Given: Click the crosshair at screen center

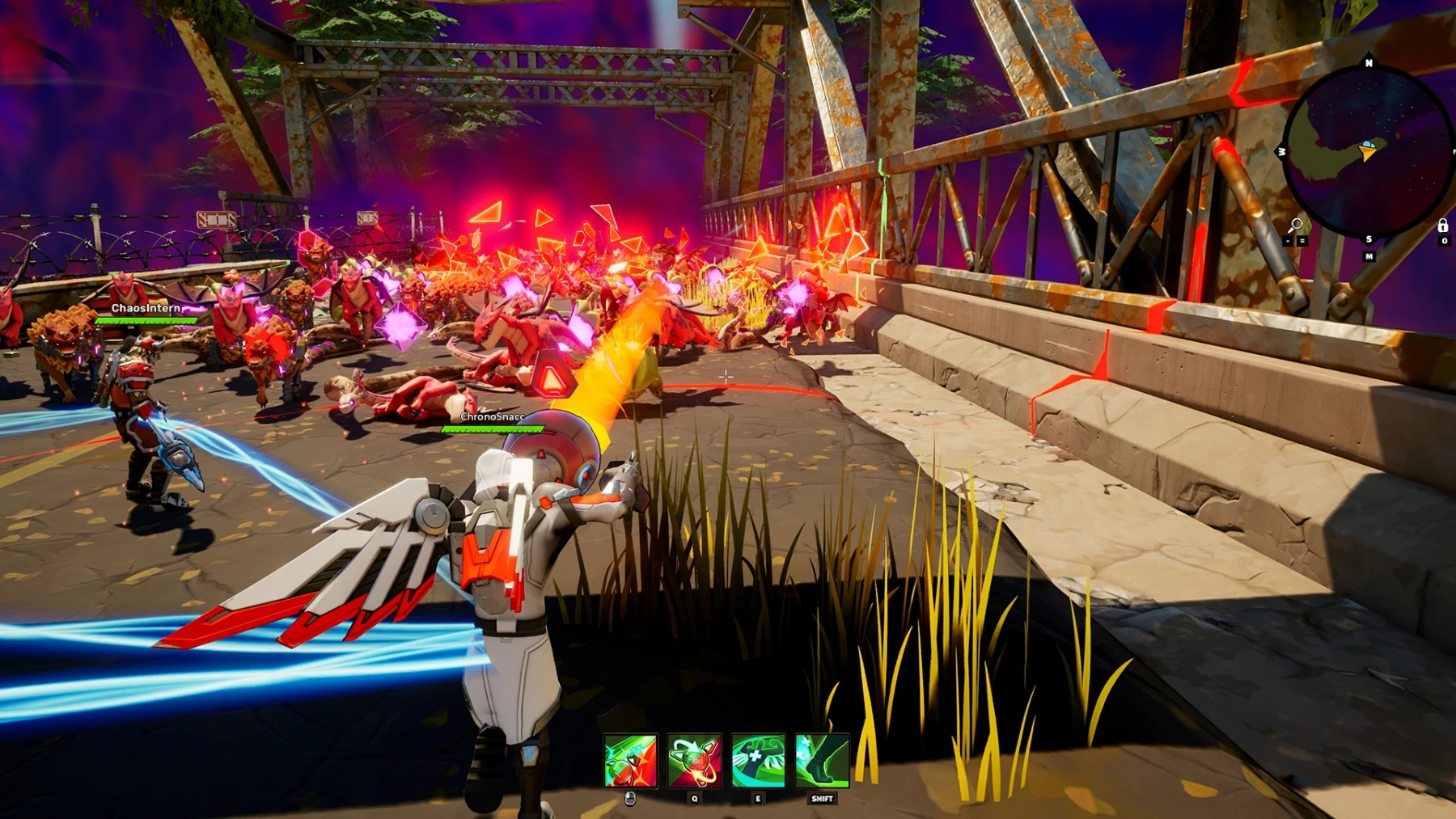Looking at the screenshot, I should tap(726, 376).
